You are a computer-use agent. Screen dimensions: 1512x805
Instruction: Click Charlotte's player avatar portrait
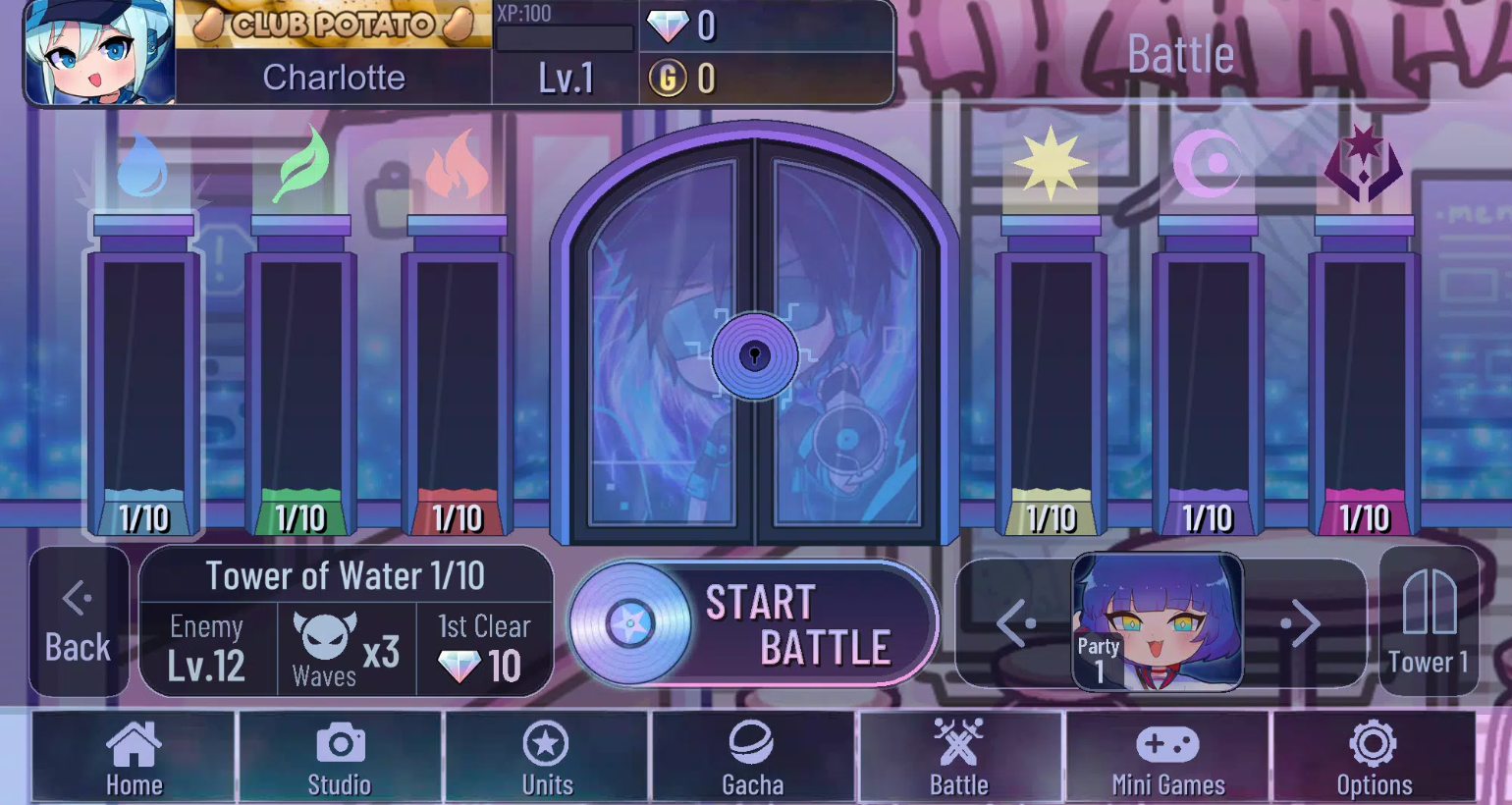point(100,52)
